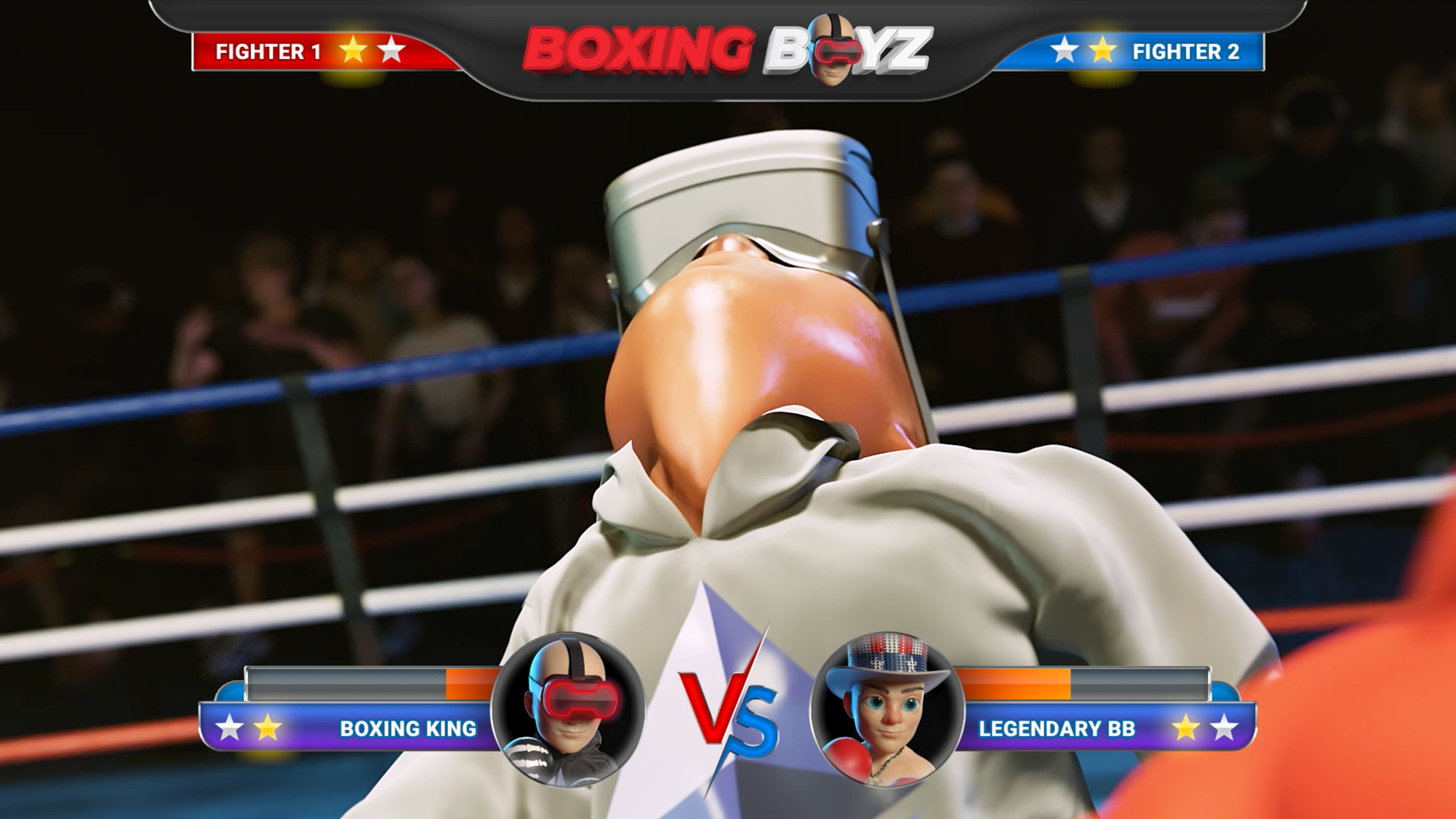
Task: Choose the Legendary BB name plate
Action: (x=1100, y=728)
